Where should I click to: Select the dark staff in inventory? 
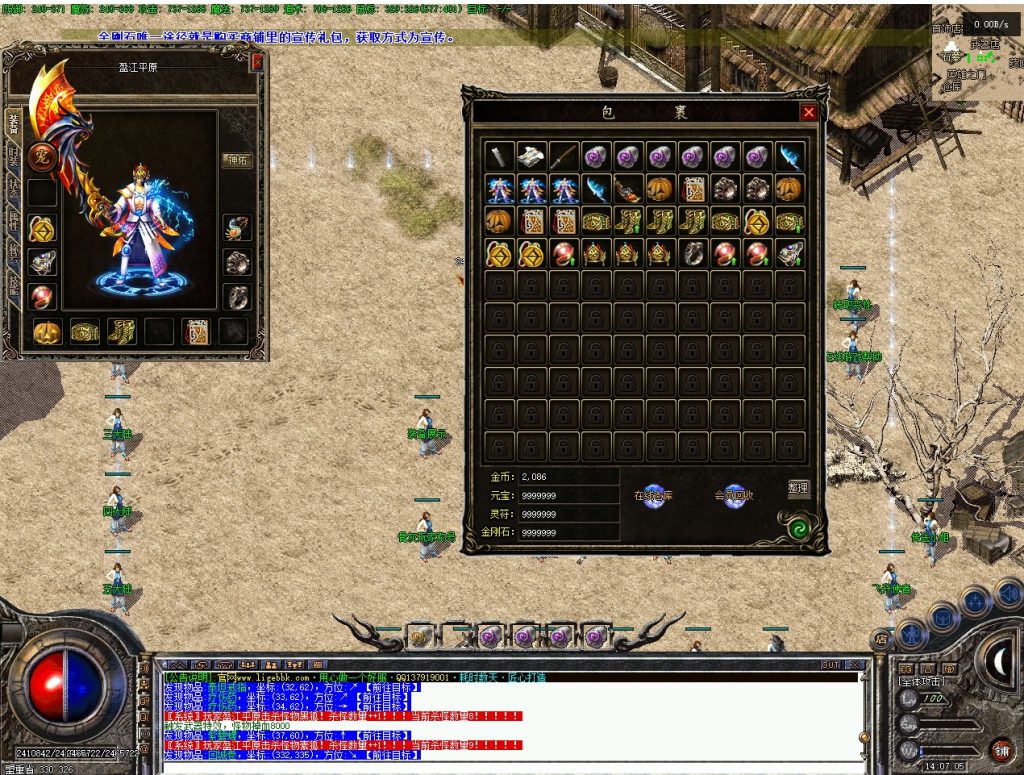point(563,156)
